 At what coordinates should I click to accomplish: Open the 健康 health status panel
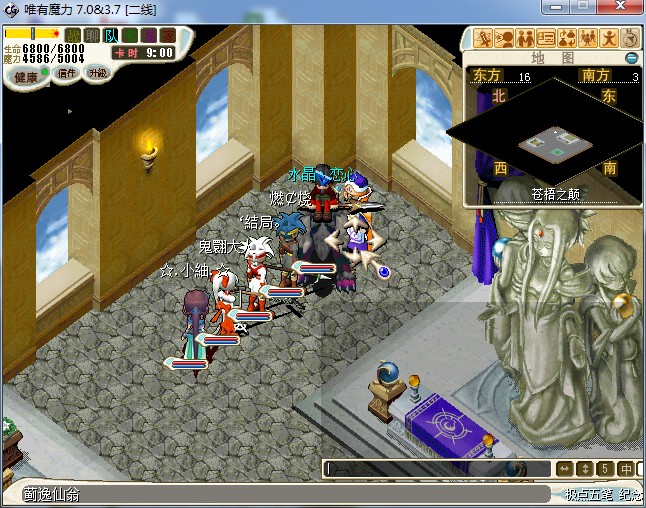(26, 77)
